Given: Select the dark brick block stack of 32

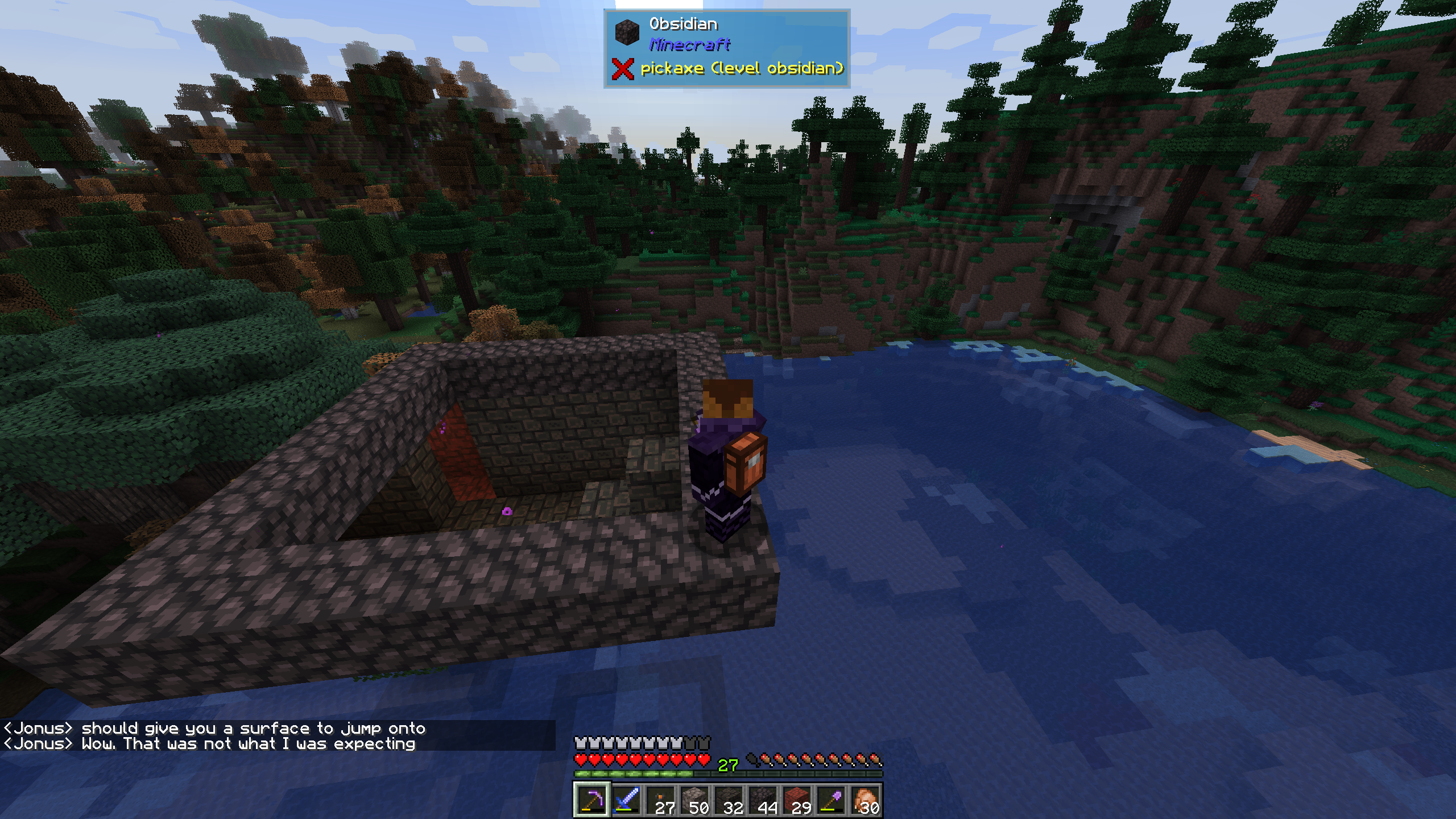Looking at the screenshot, I should point(729,800).
